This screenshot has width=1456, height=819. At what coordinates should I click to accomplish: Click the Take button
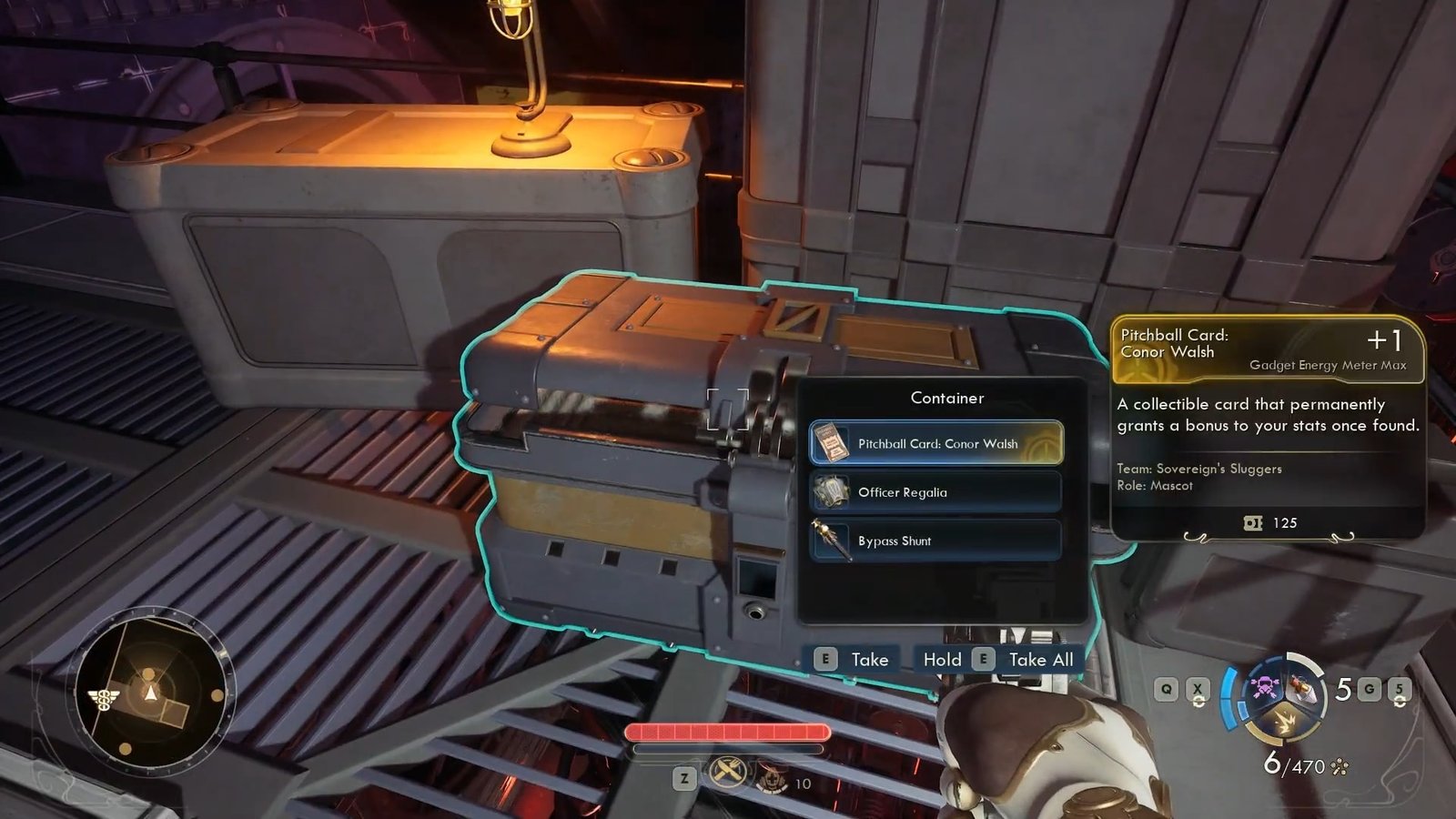click(852, 660)
